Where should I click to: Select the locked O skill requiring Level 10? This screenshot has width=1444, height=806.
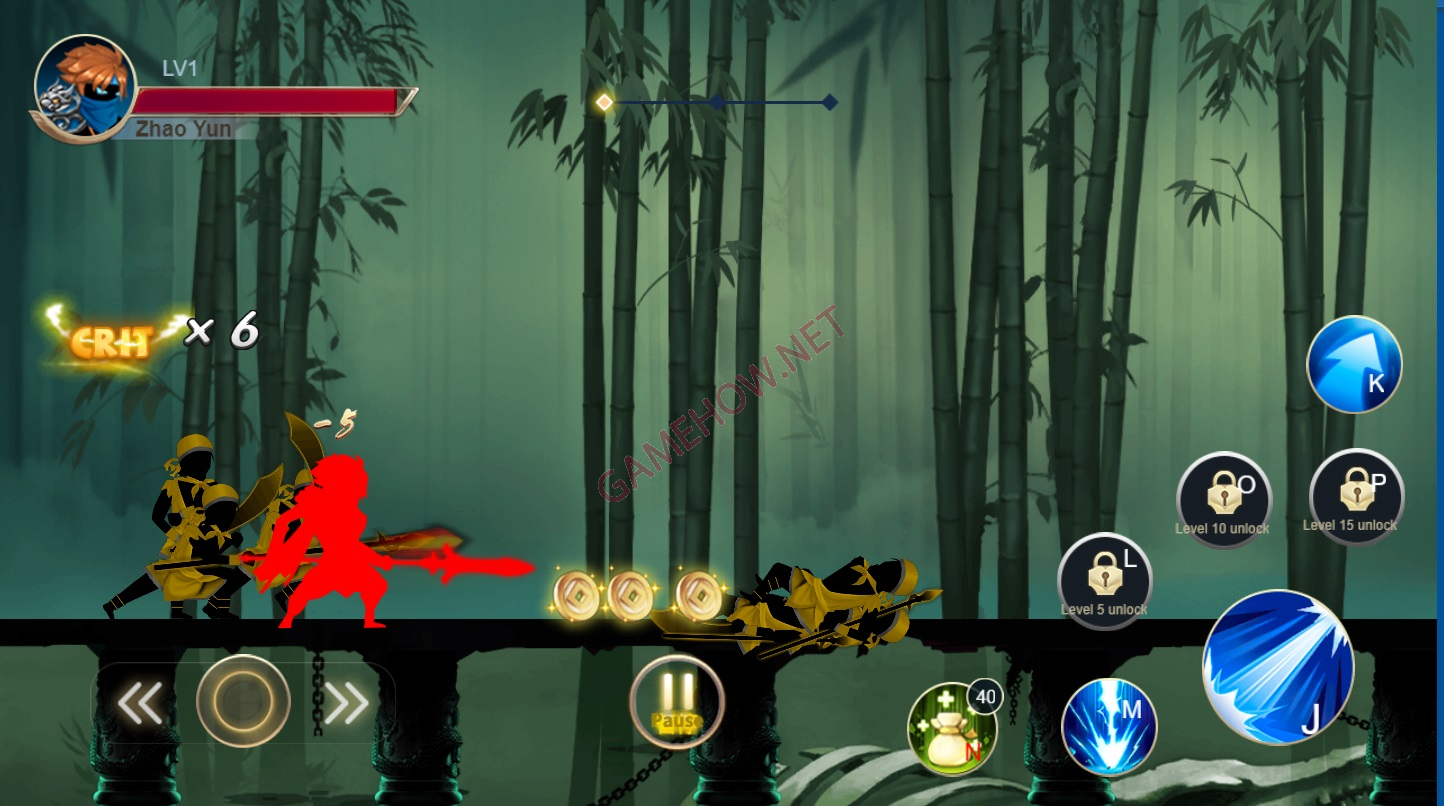(x=1224, y=497)
